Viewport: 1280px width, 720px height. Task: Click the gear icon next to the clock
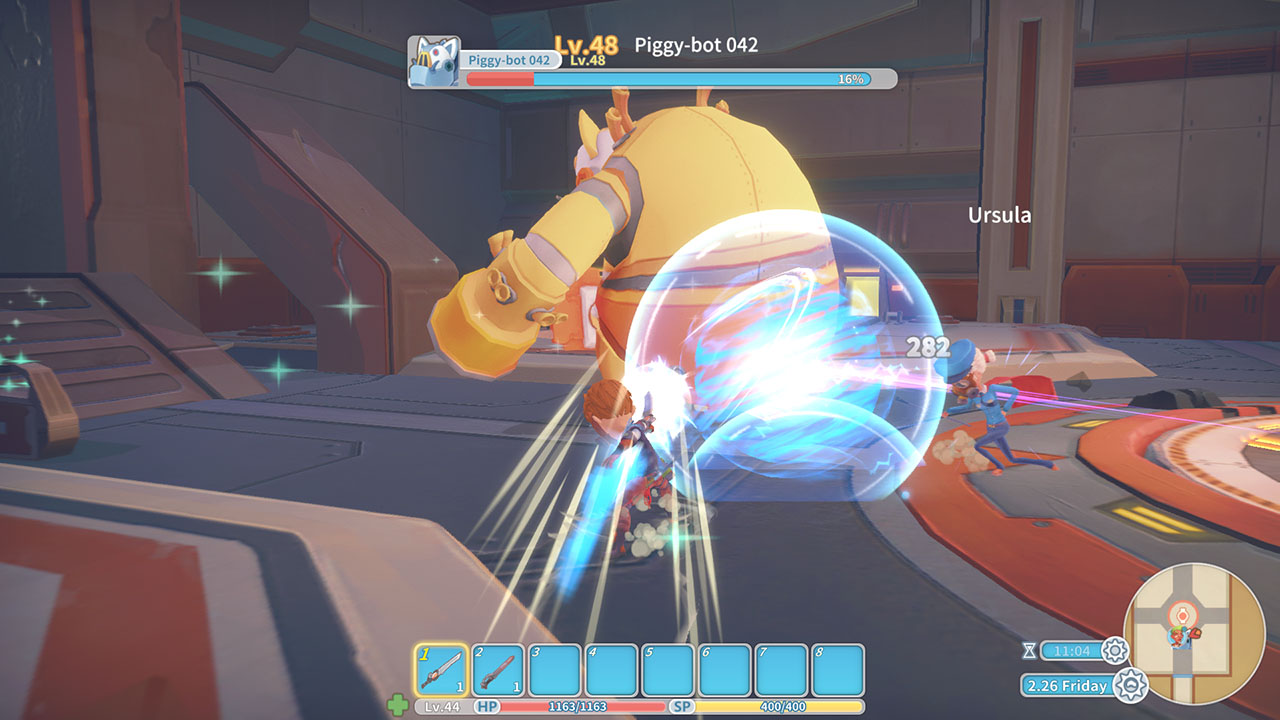pyautogui.click(x=1115, y=651)
